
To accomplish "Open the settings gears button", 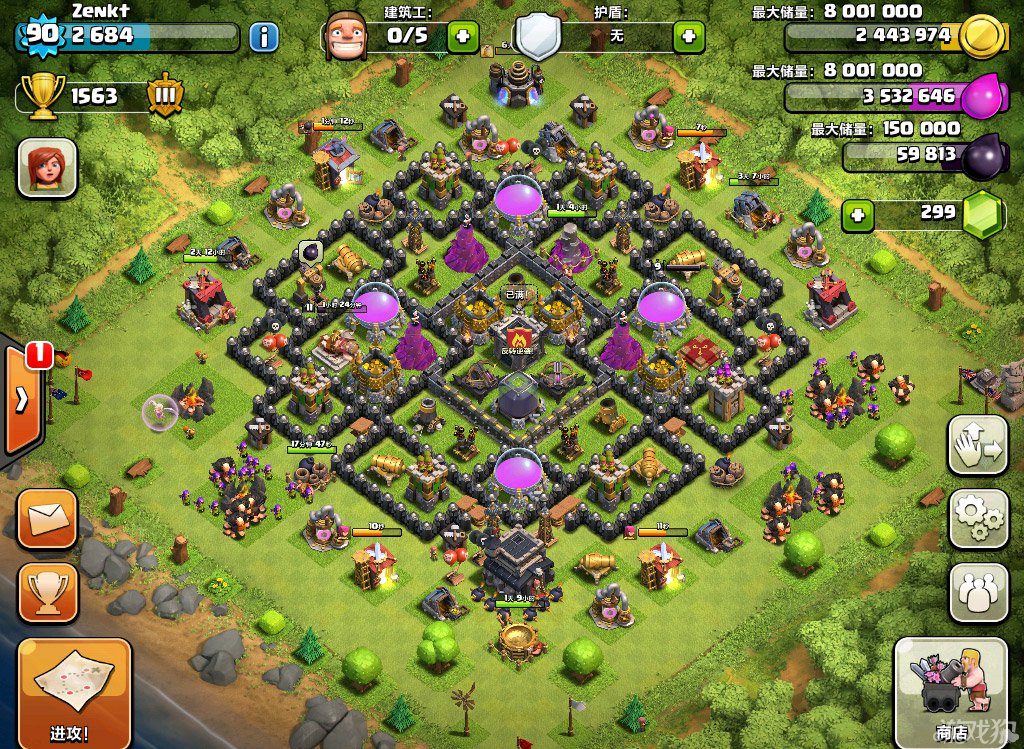I will click(977, 517).
